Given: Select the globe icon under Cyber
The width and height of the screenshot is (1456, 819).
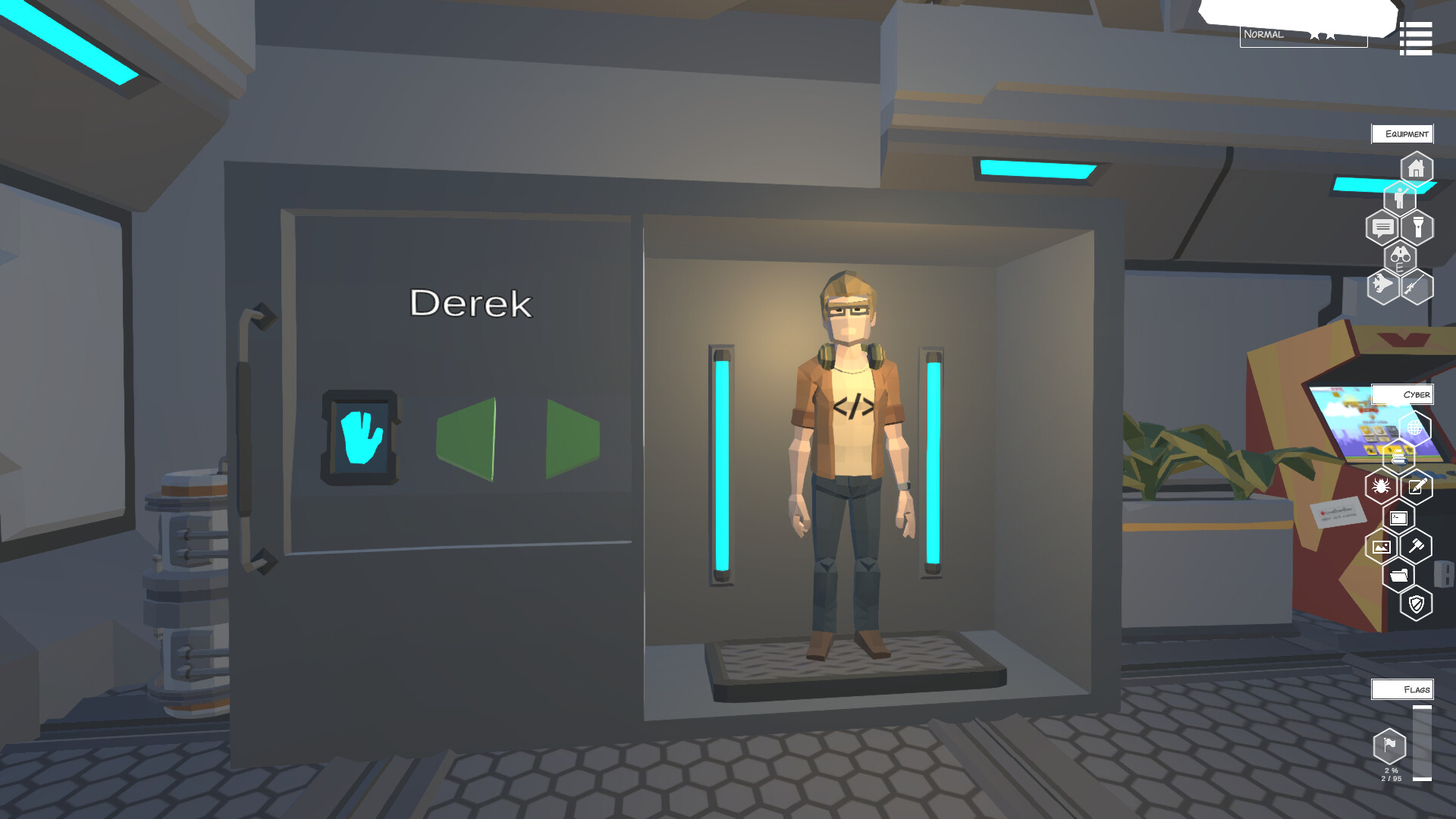Looking at the screenshot, I should pyautogui.click(x=1414, y=426).
